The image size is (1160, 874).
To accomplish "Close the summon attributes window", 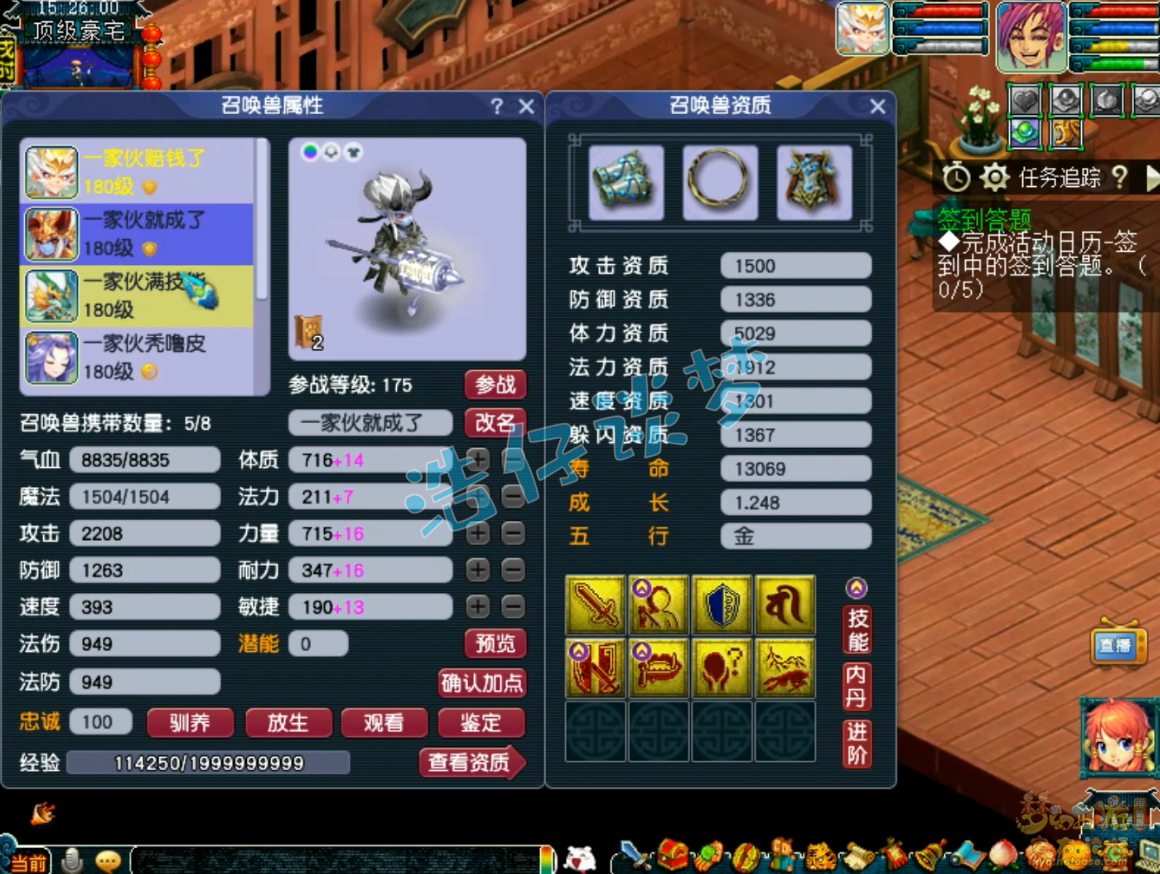I will pos(527,107).
